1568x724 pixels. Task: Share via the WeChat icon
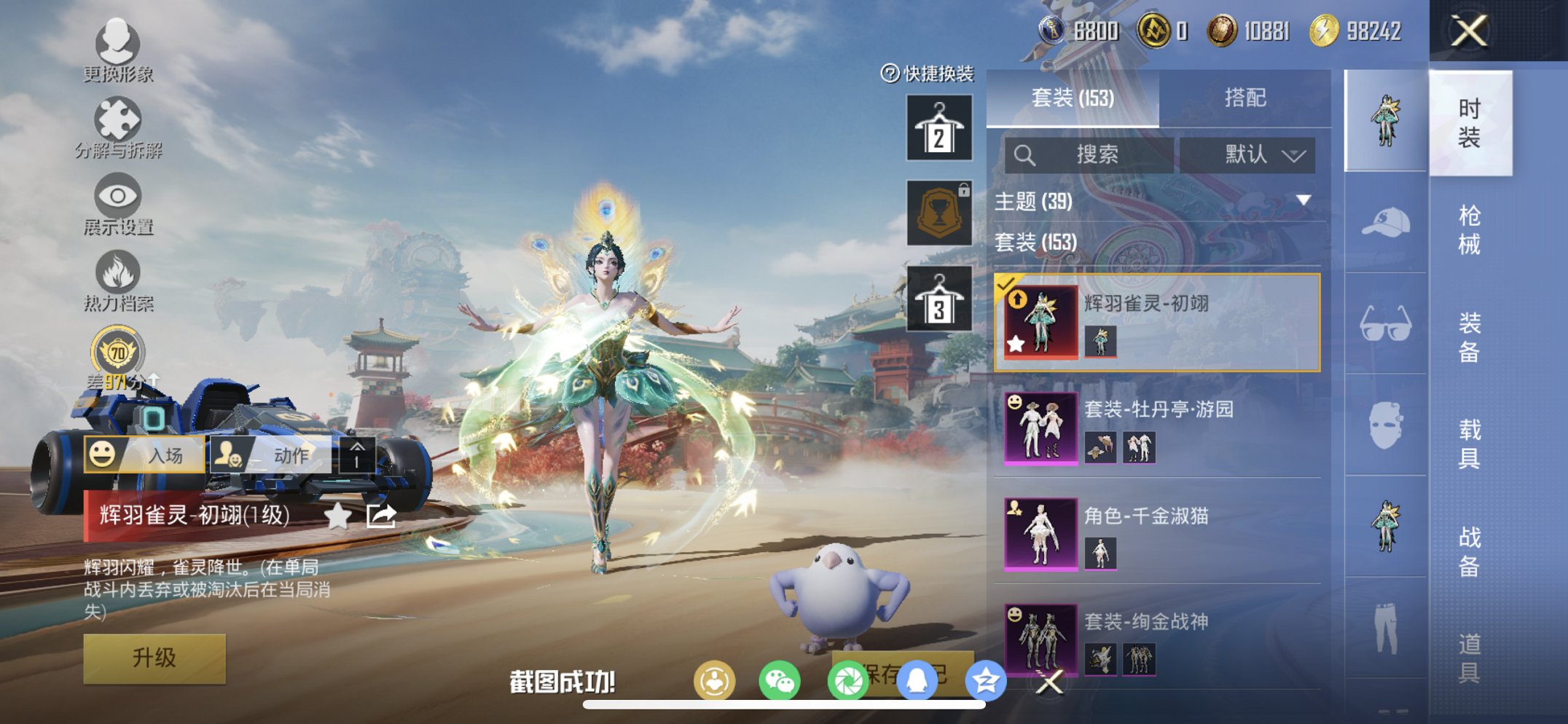[780, 678]
